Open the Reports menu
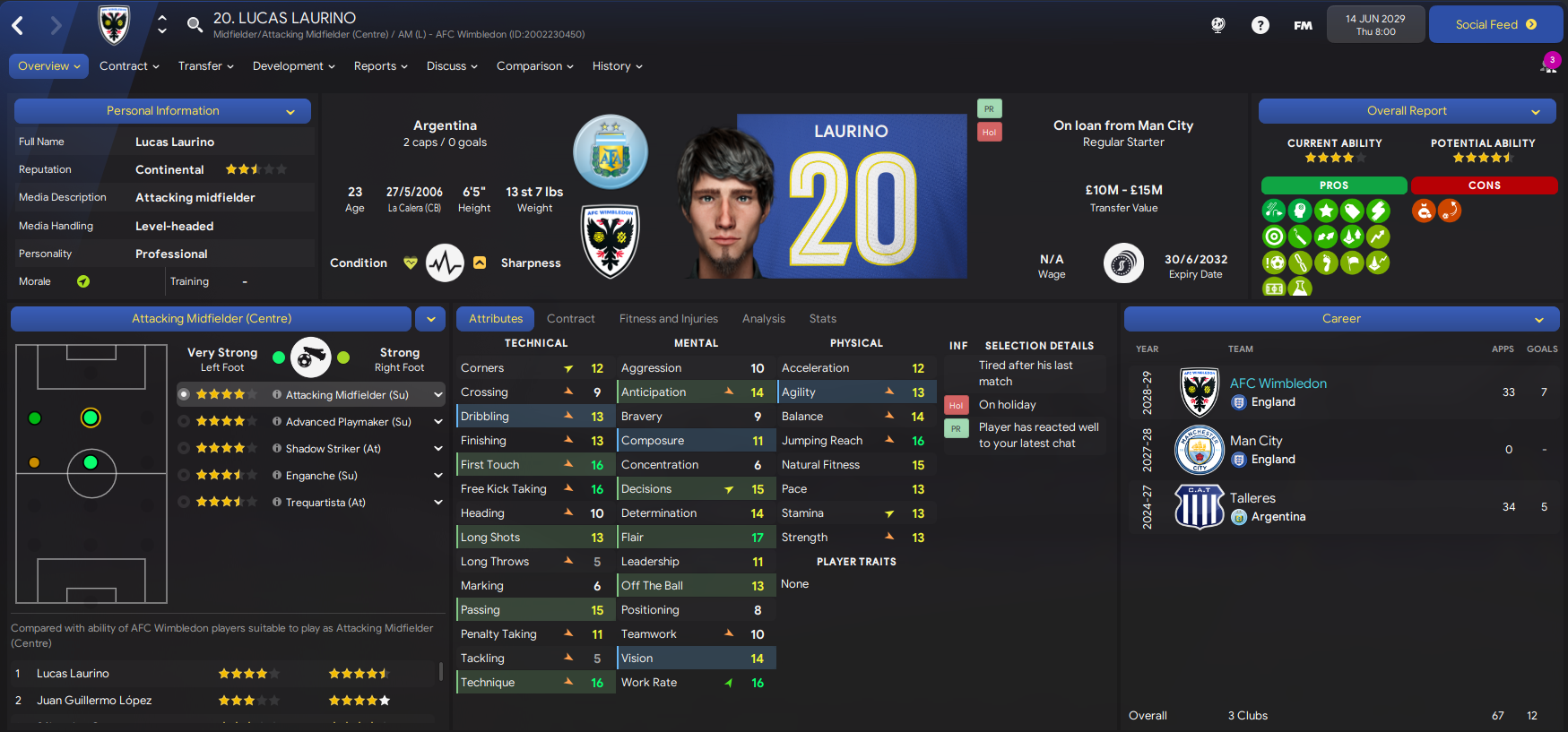The width and height of the screenshot is (1568, 732). tap(380, 66)
